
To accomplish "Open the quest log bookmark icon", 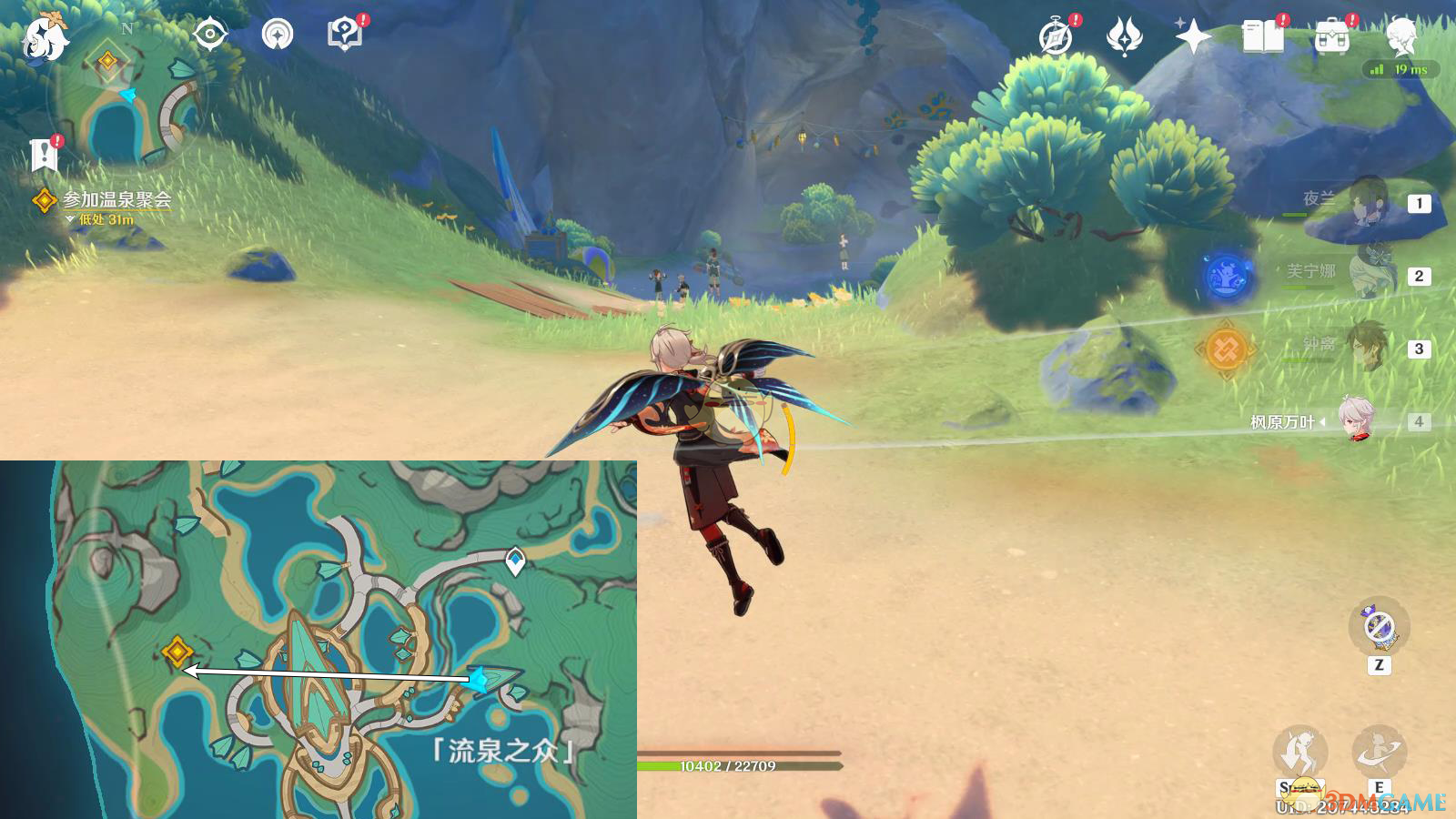I will tap(44, 155).
